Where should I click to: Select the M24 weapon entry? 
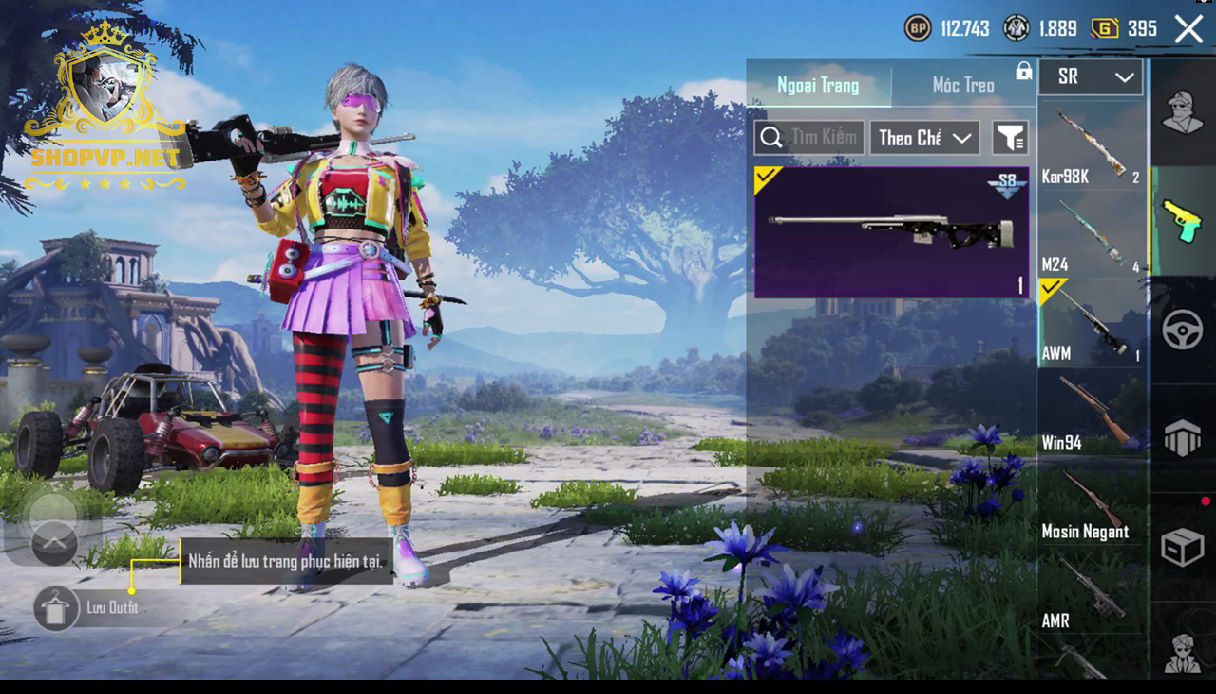point(1091,235)
